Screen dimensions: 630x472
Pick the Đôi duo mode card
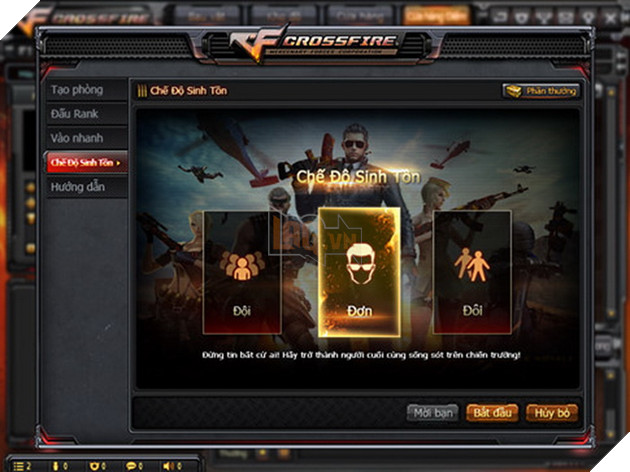pyautogui.click(x=472, y=271)
